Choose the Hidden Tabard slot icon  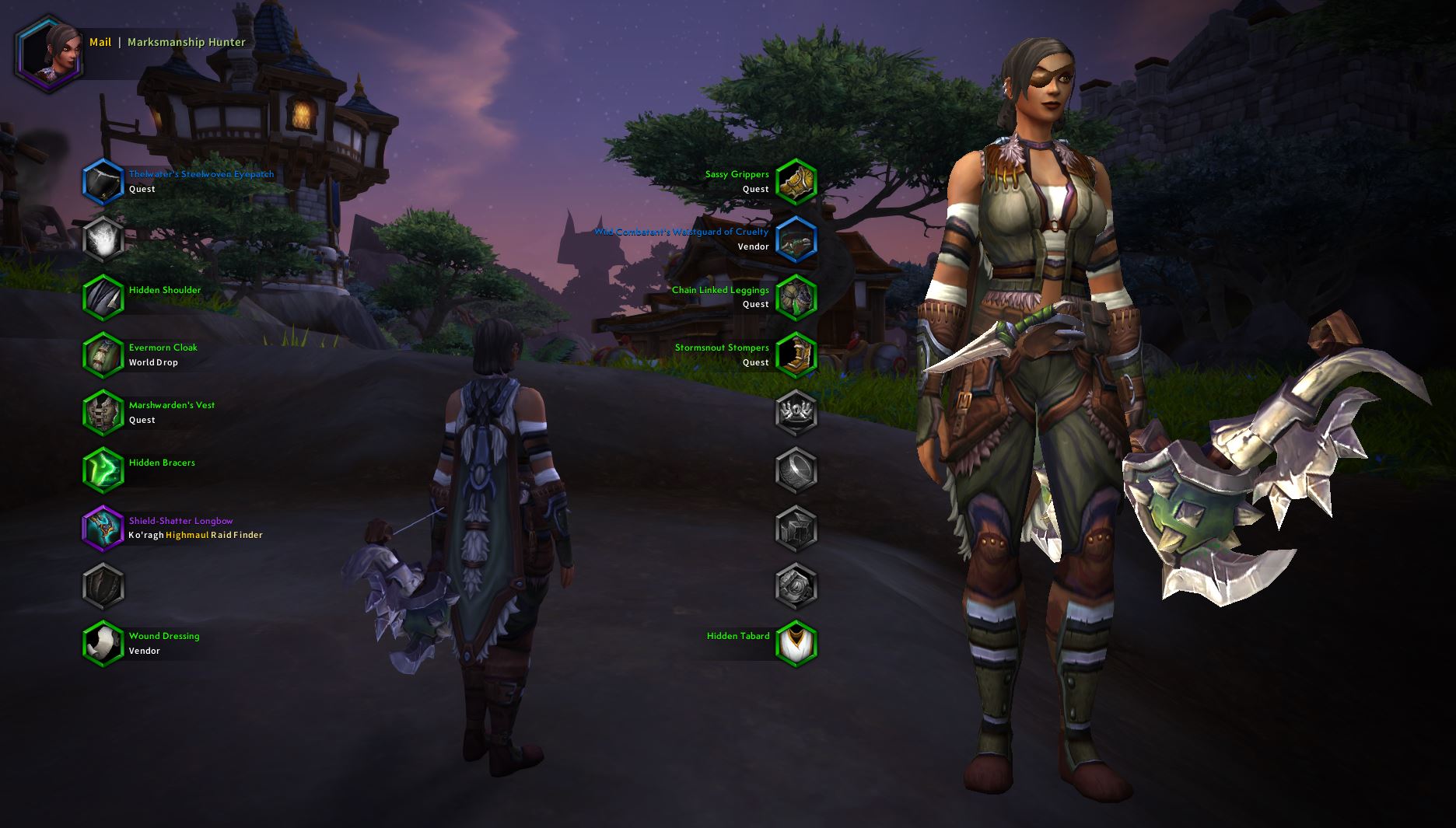pos(796,643)
